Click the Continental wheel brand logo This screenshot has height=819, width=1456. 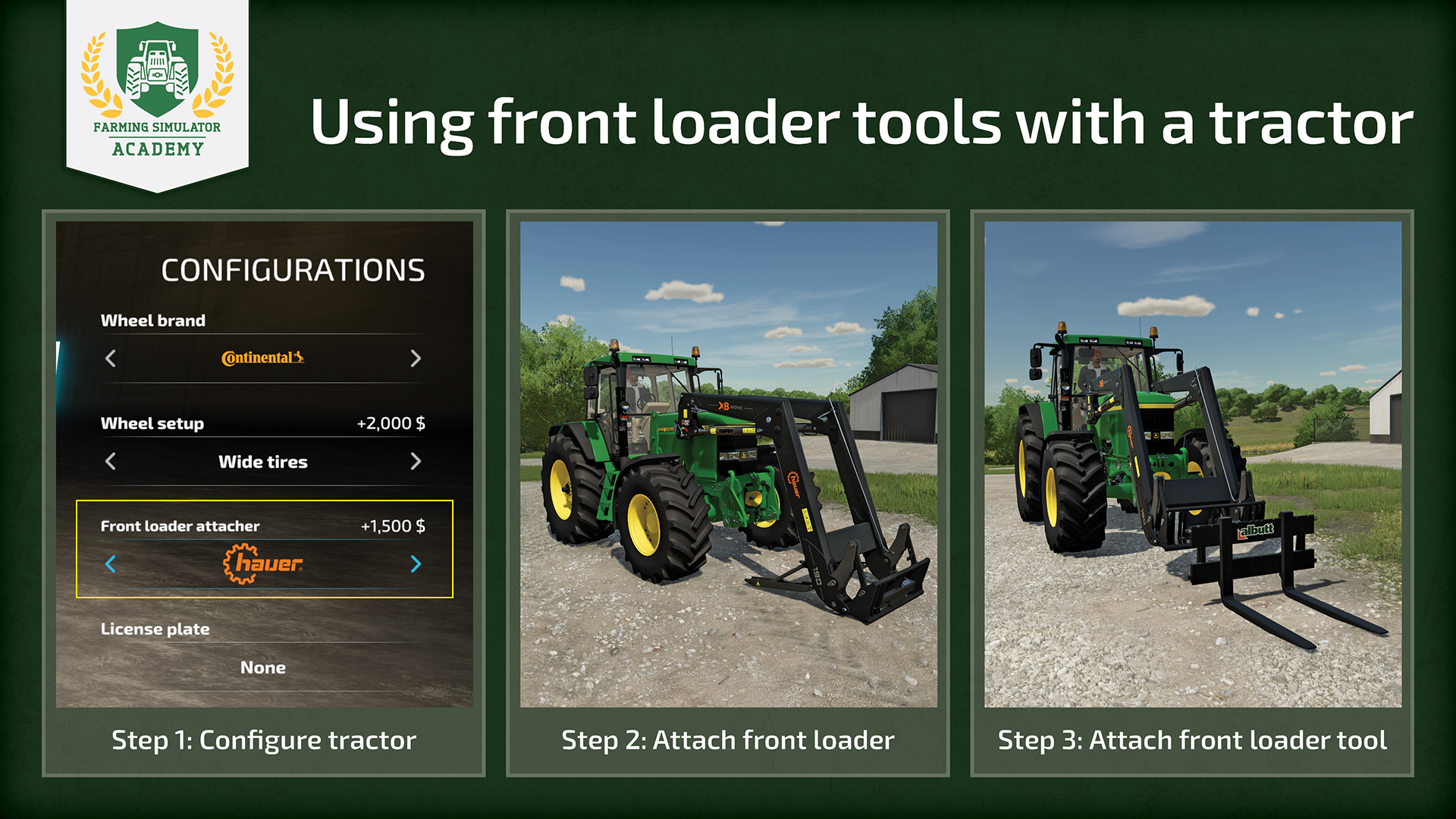click(262, 358)
